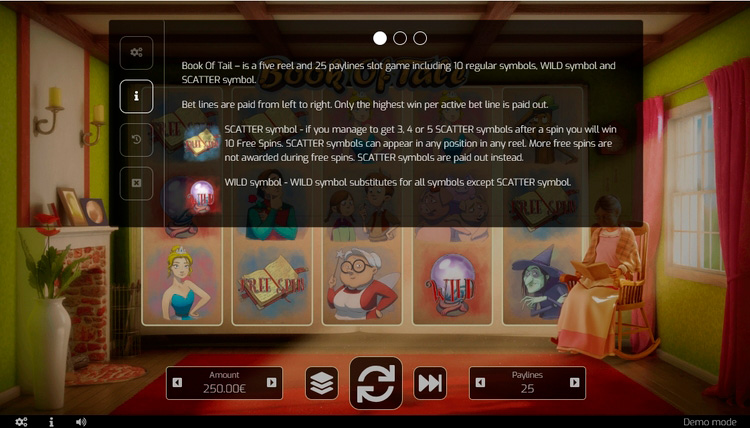Increase the number of Paylines
Viewport: 750px width, 428px height.
point(574,383)
